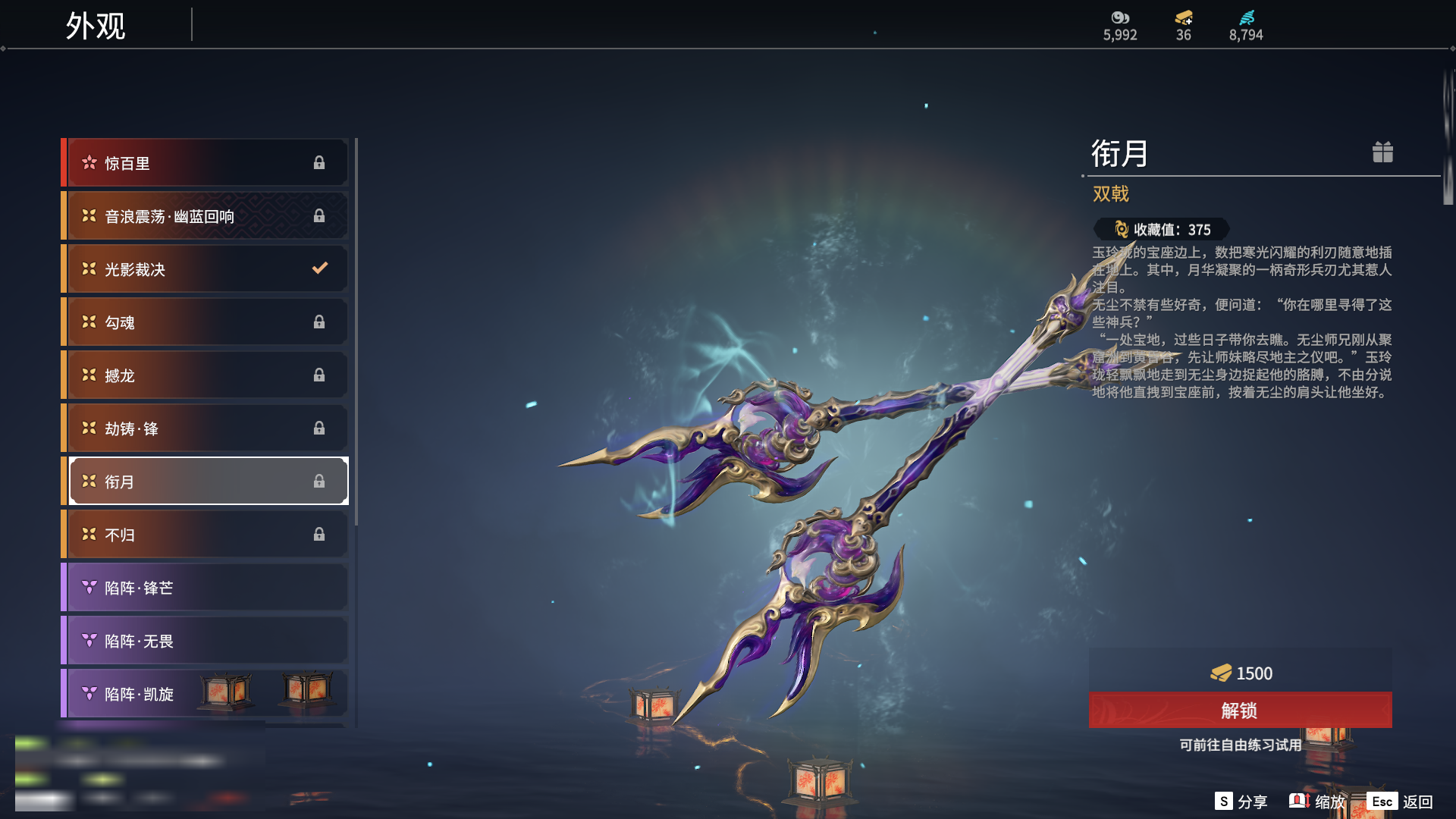Click 分享 to share the skin
Image resolution: width=1456 pixels, height=819 pixels.
[1241, 802]
